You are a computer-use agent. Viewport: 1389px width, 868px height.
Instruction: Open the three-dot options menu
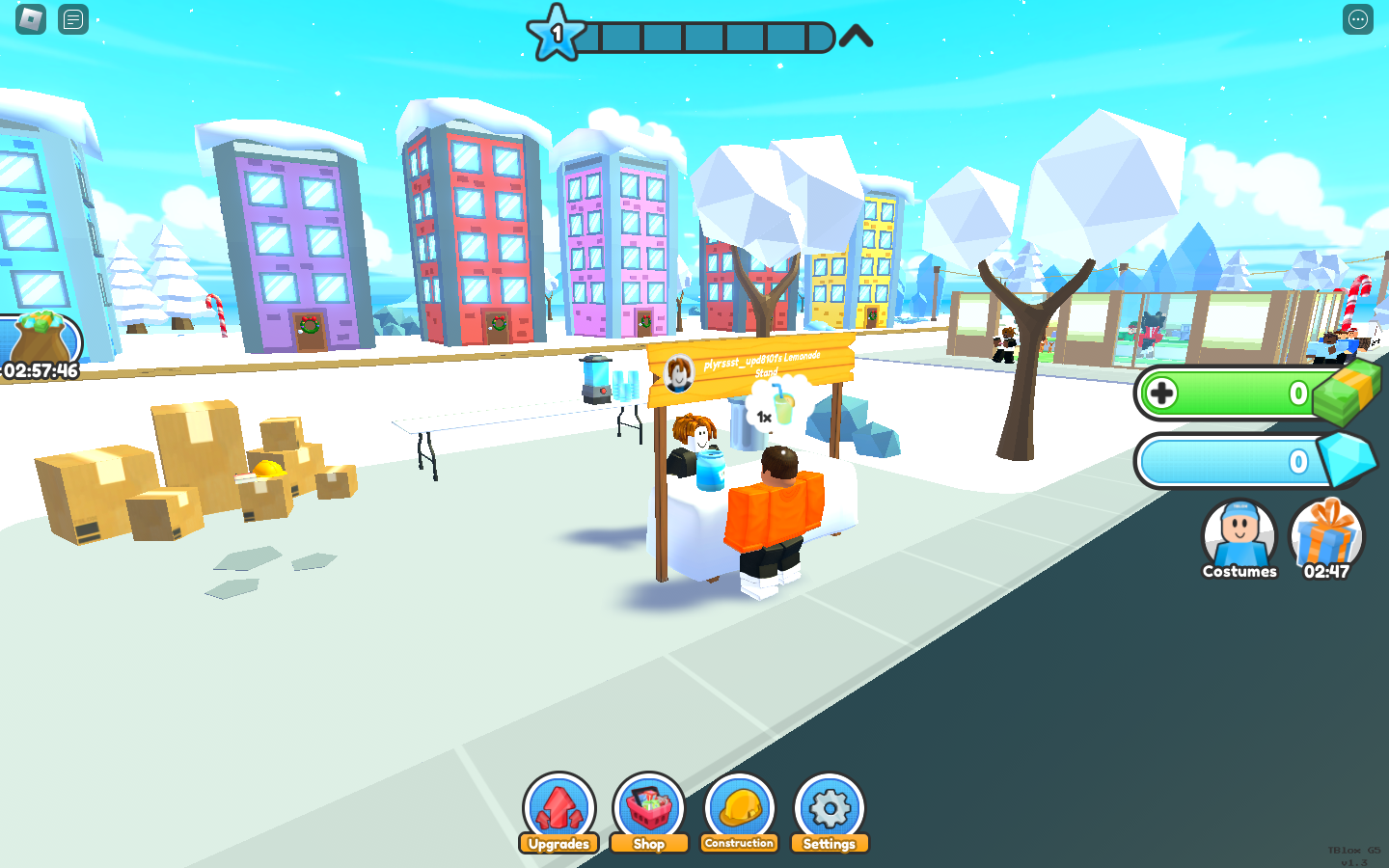pyautogui.click(x=1358, y=19)
